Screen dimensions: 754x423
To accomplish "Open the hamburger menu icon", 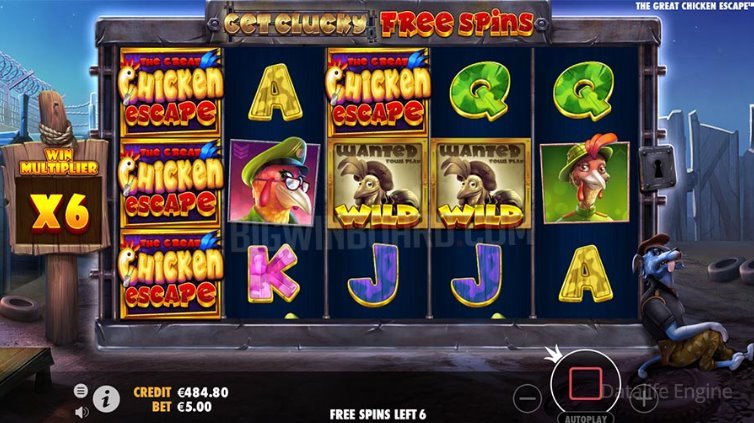I will point(81,389).
